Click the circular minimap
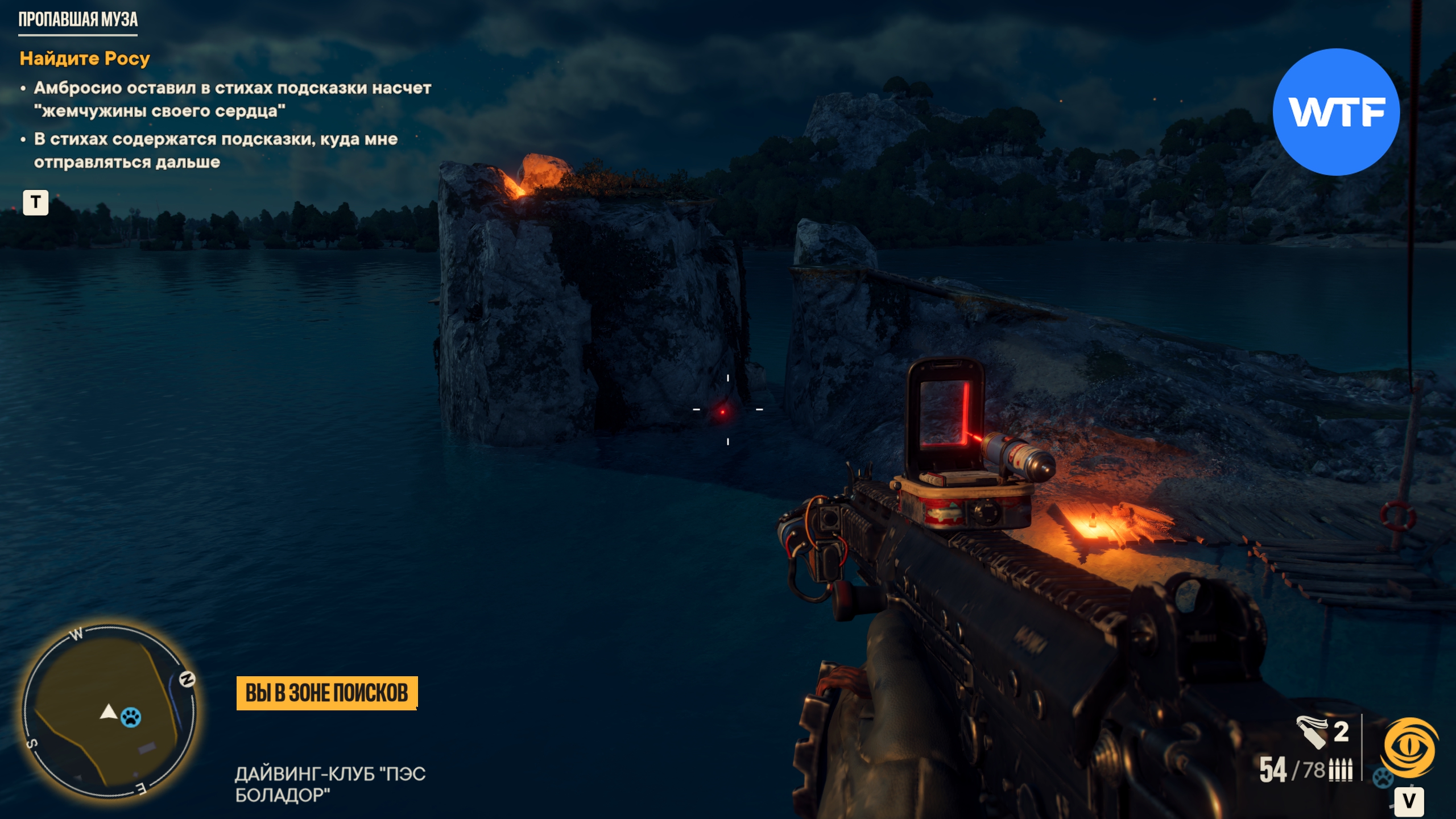 click(x=109, y=712)
